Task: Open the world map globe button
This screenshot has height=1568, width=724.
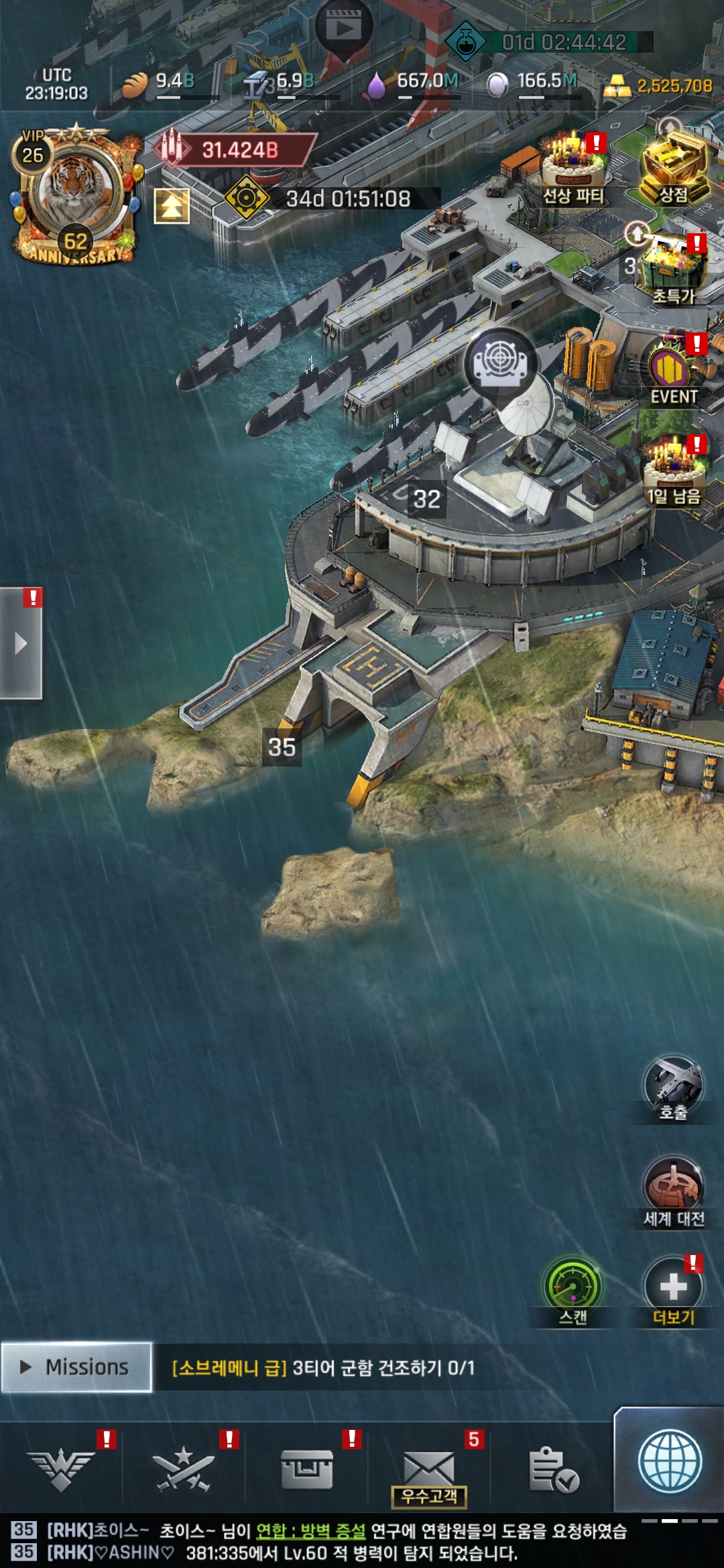Action: coord(670,1462)
